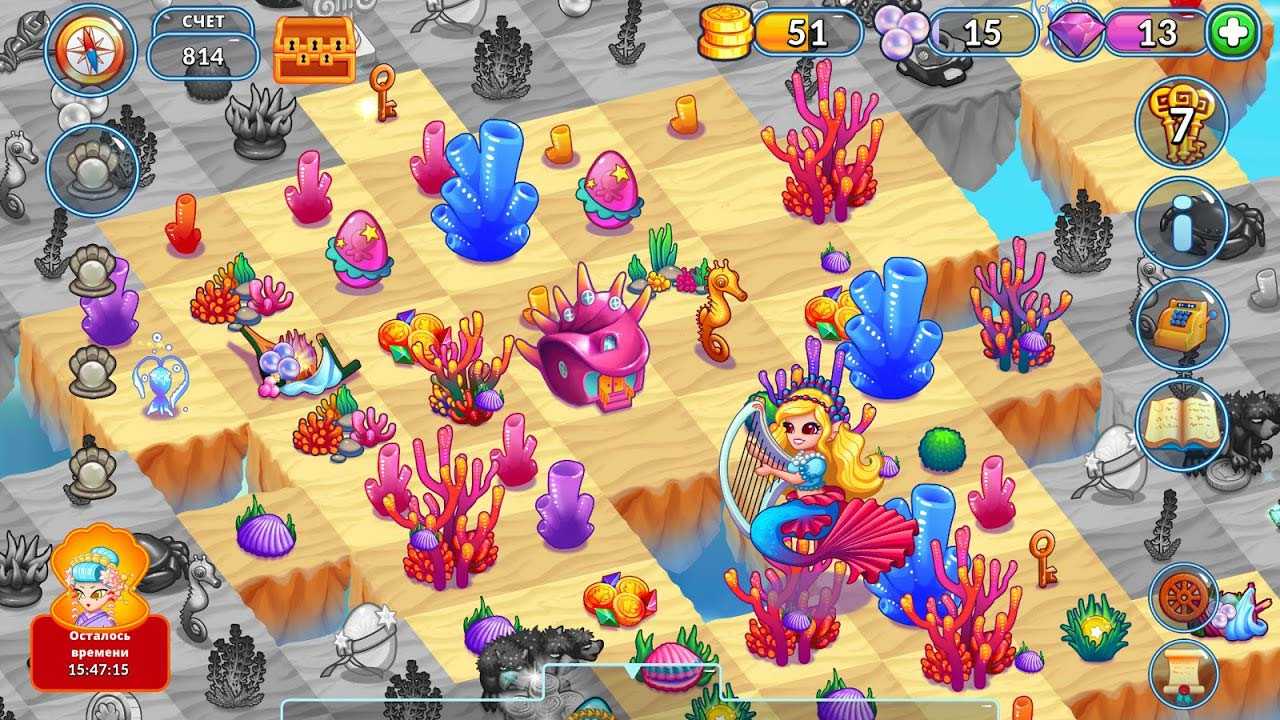1280x720 pixels.
Task: Open the cash register shop
Action: pos(1182,323)
